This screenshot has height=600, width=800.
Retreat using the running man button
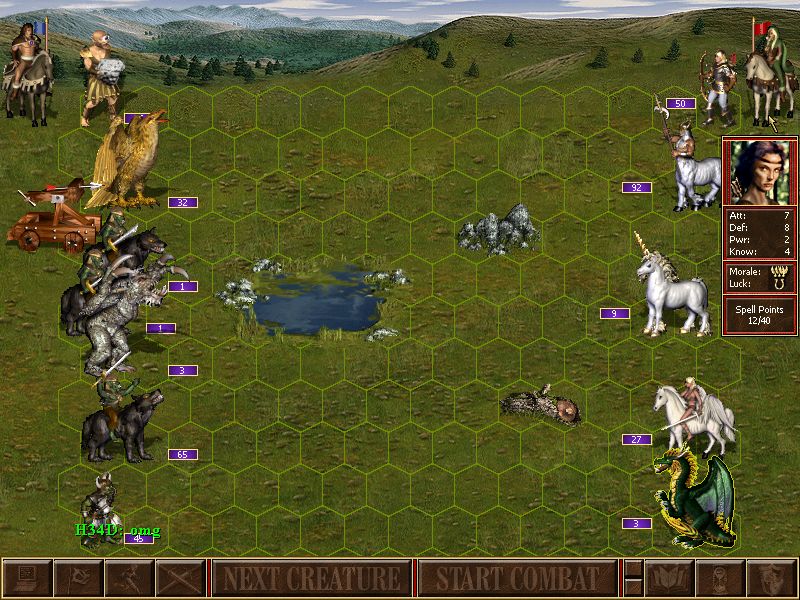coord(129,578)
